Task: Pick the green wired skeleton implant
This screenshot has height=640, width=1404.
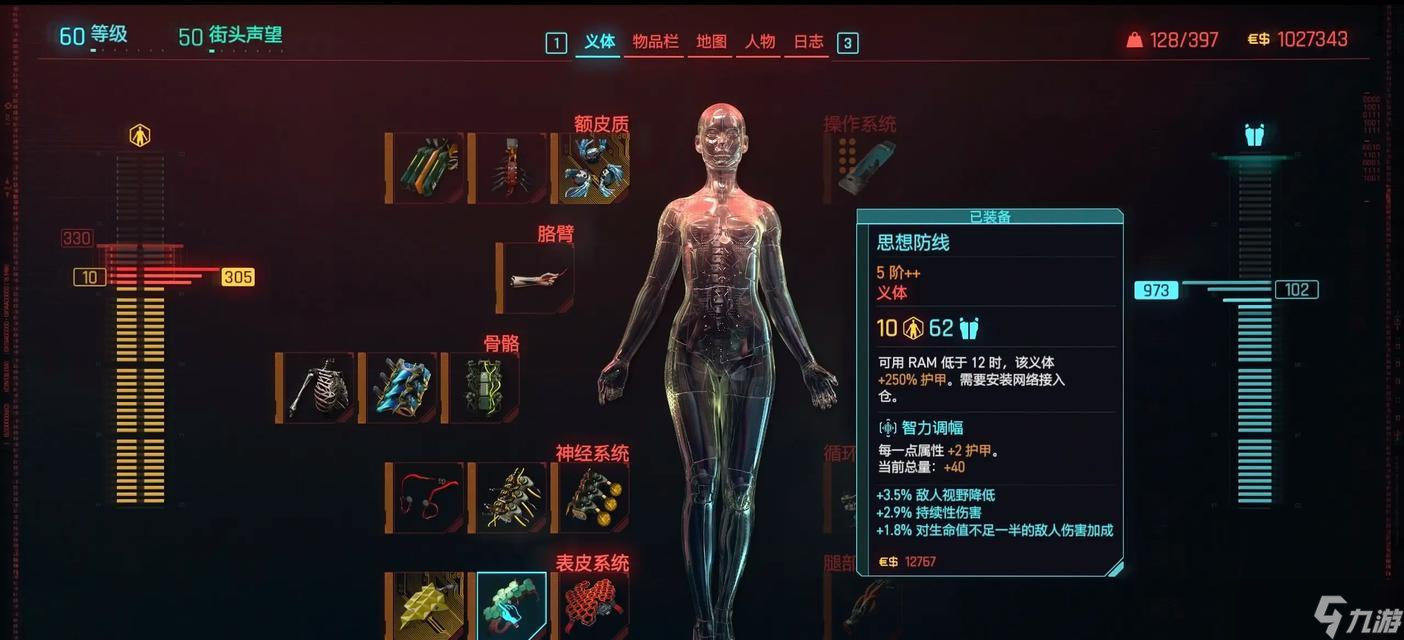Action: point(483,387)
